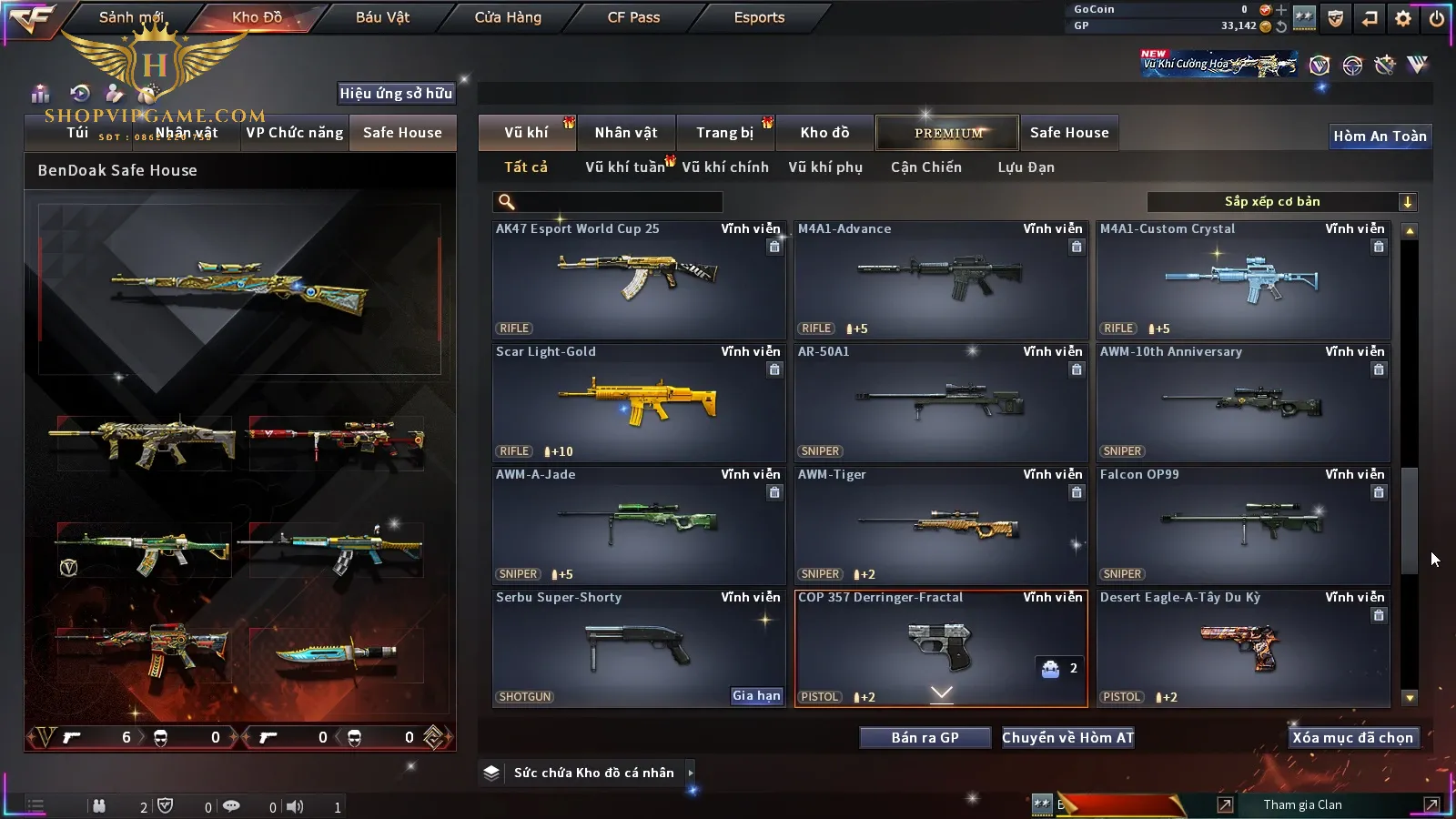Open CF Pass from the top bar
Image resolution: width=1456 pixels, height=819 pixels.
[x=633, y=17]
